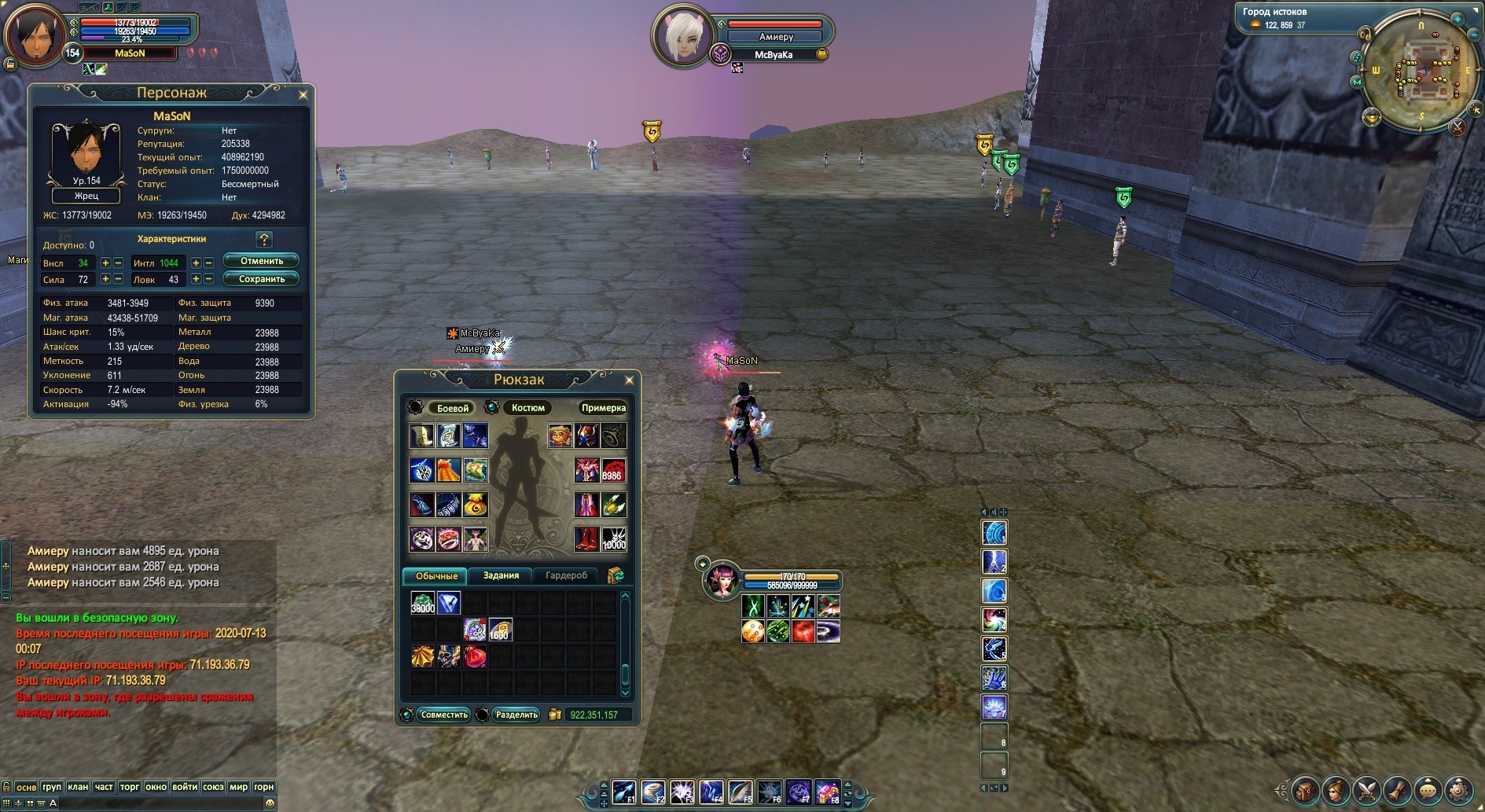Activate the F1 hotbar skill
Image resolution: width=1485 pixels, height=812 pixels.
[624, 792]
